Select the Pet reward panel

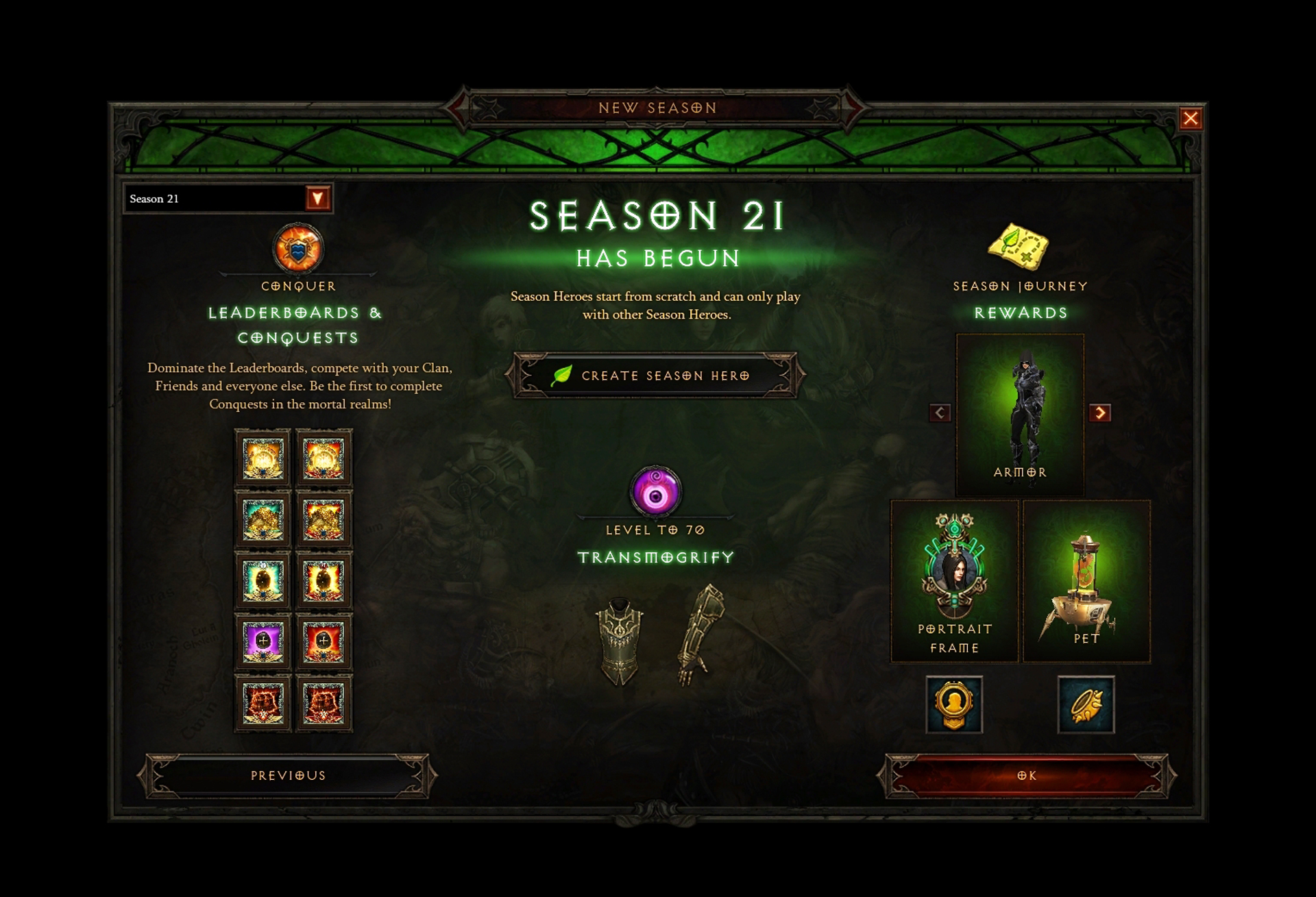(x=1086, y=581)
